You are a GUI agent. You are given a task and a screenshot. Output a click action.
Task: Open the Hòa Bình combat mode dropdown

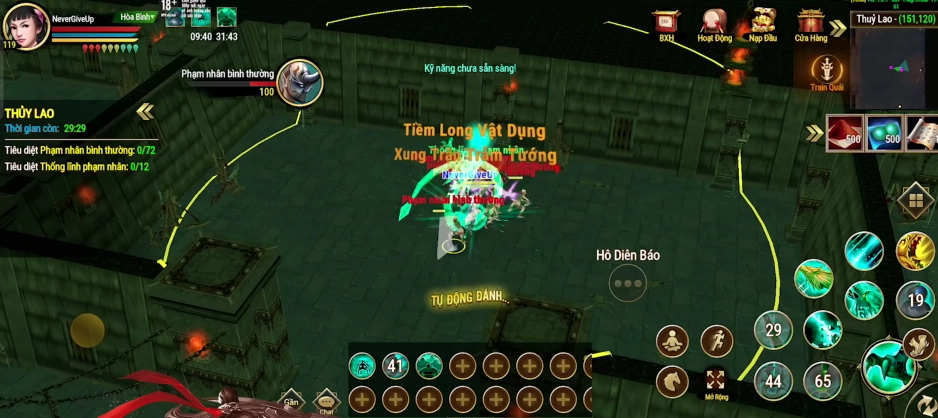138,17
